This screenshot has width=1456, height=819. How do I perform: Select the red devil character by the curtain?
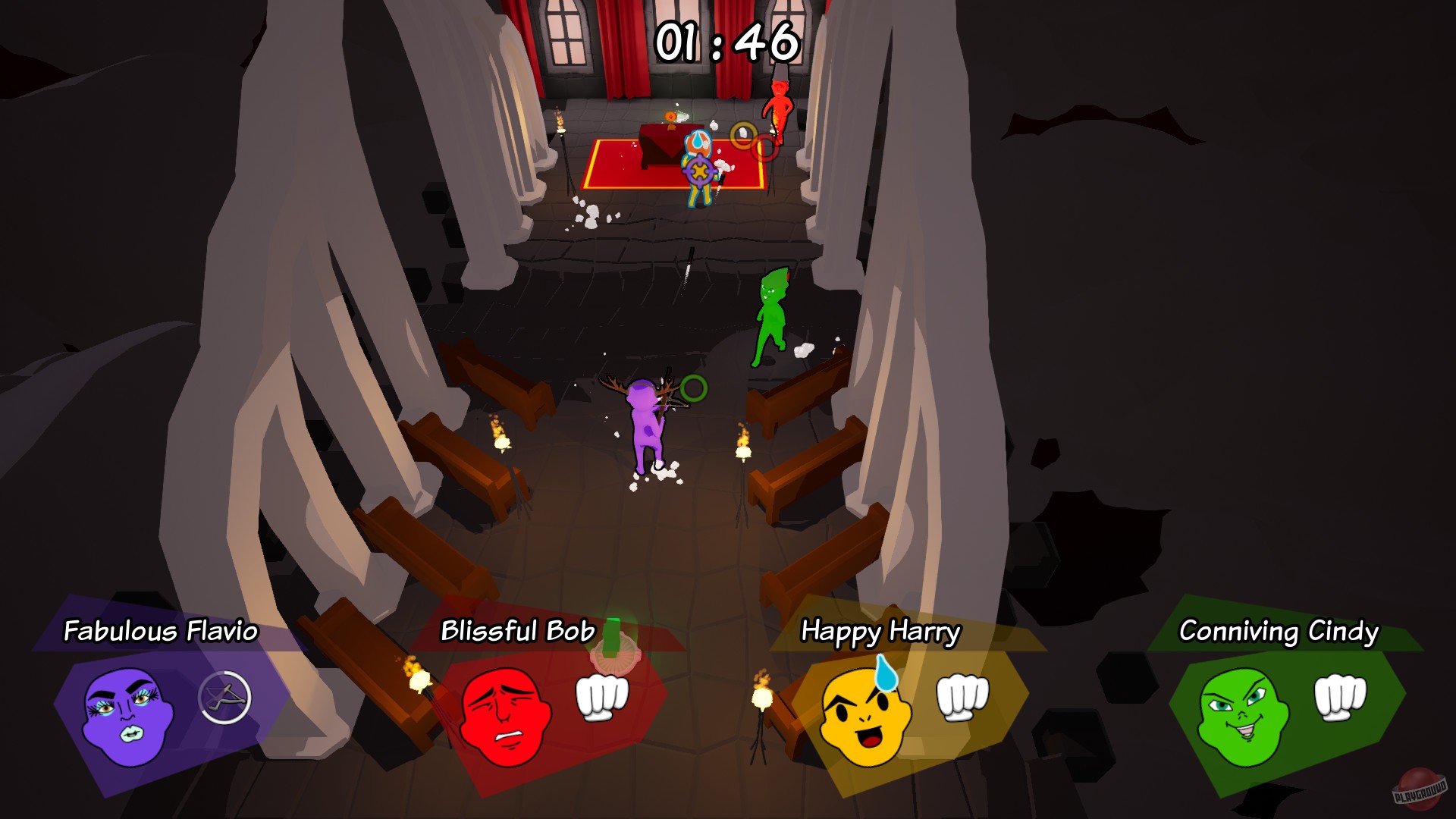coord(777,106)
